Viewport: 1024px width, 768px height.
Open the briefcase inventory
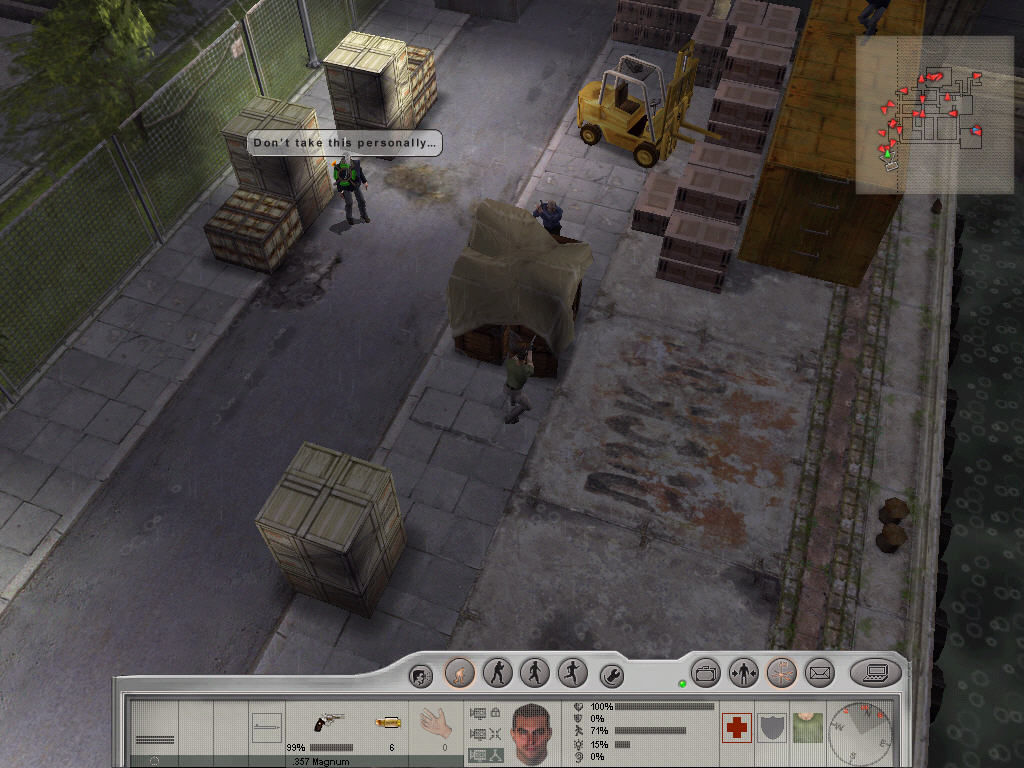click(706, 673)
